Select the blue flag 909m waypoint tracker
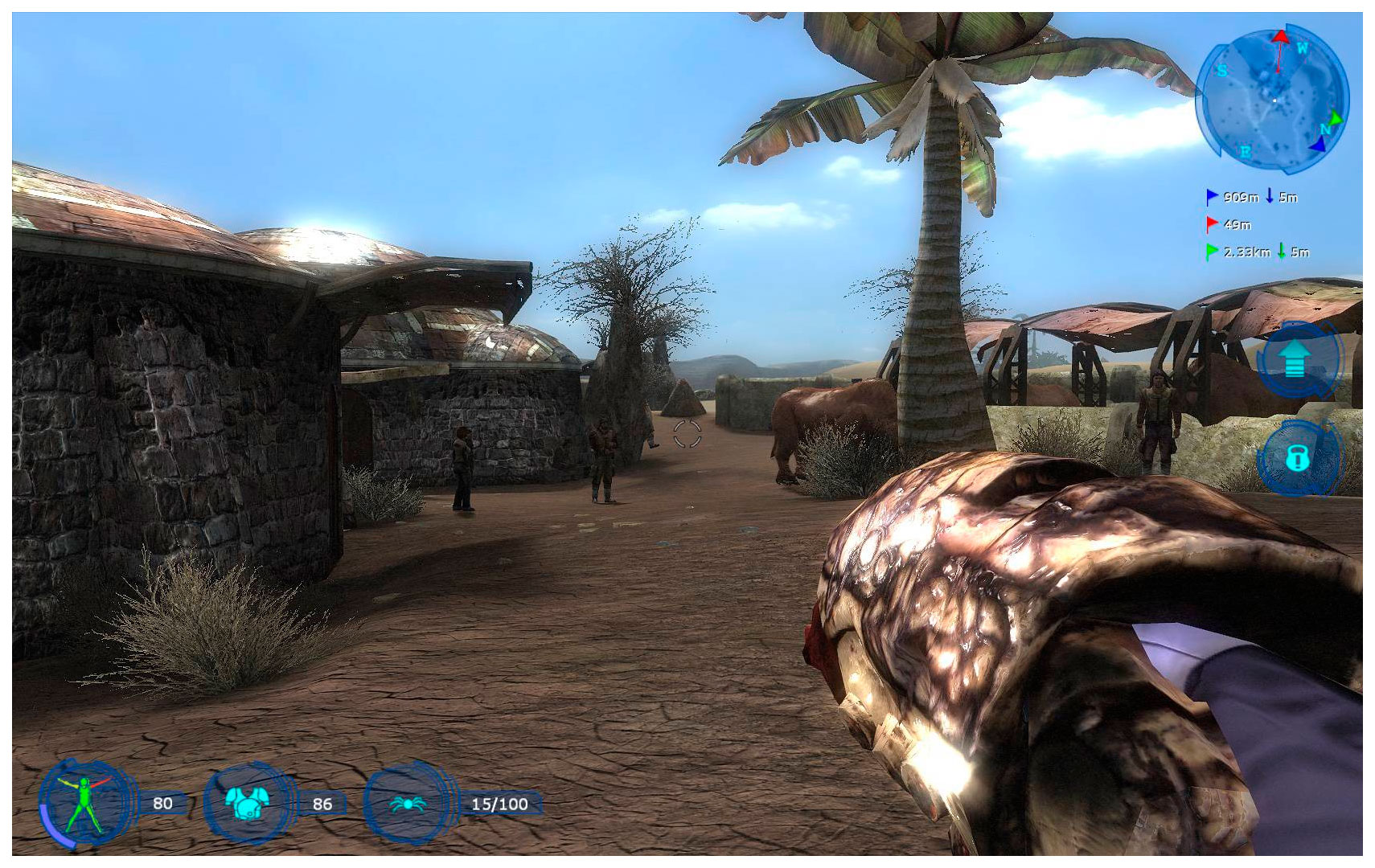Viewport: 1375px width, 868px height. tap(1251, 197)
